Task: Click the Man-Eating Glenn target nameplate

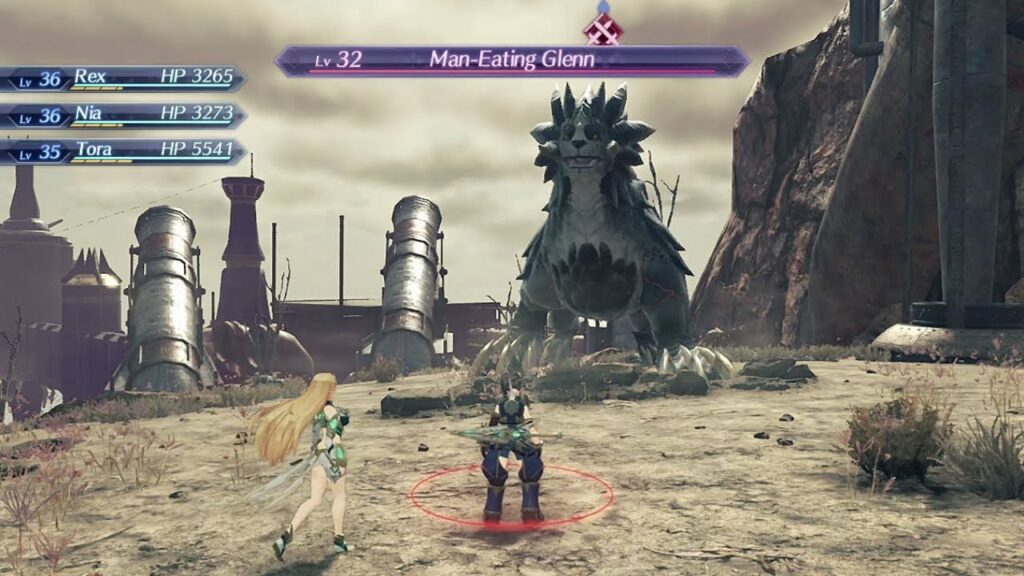Action: (511, 60)
